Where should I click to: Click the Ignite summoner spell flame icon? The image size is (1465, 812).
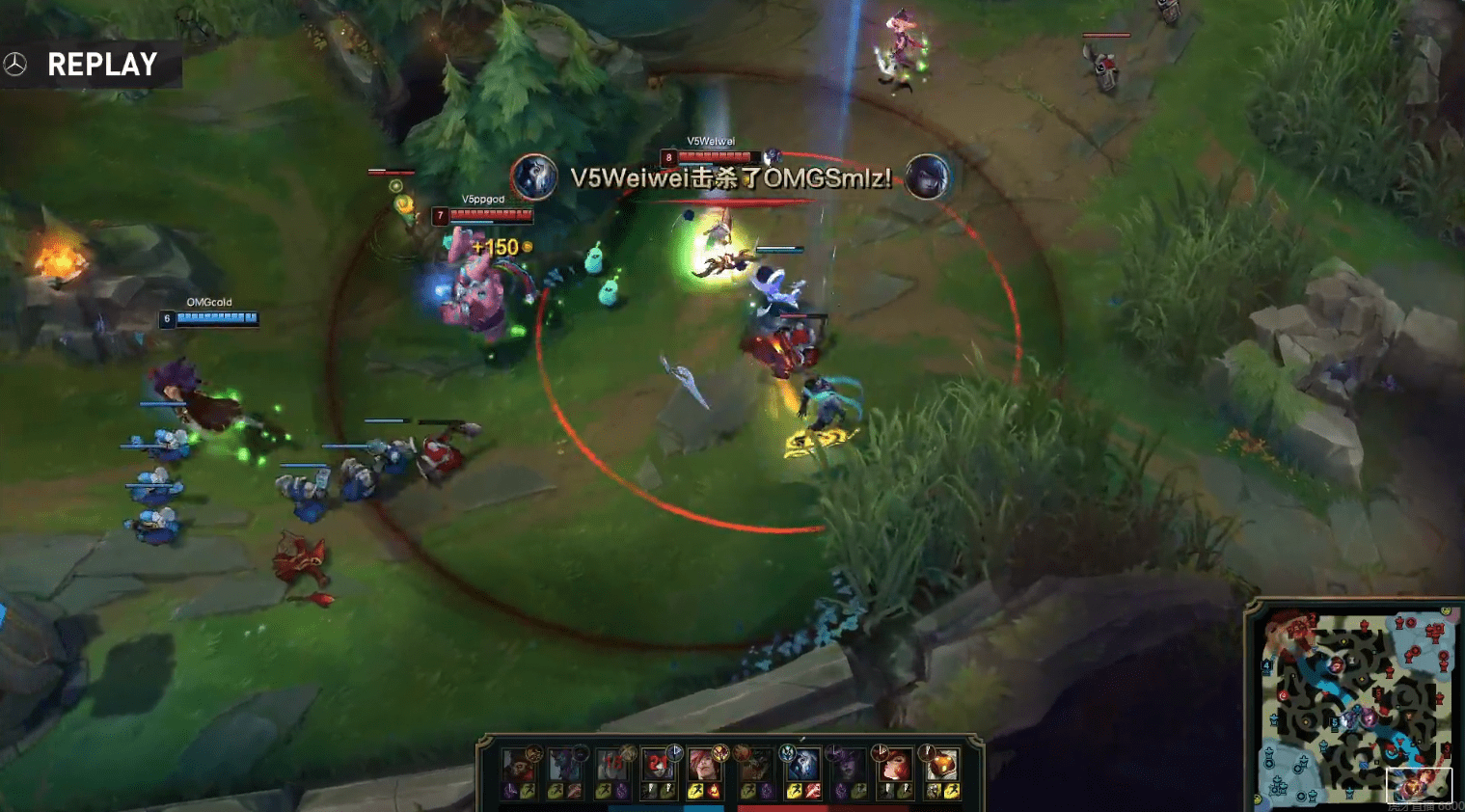[x=715, y=792]
